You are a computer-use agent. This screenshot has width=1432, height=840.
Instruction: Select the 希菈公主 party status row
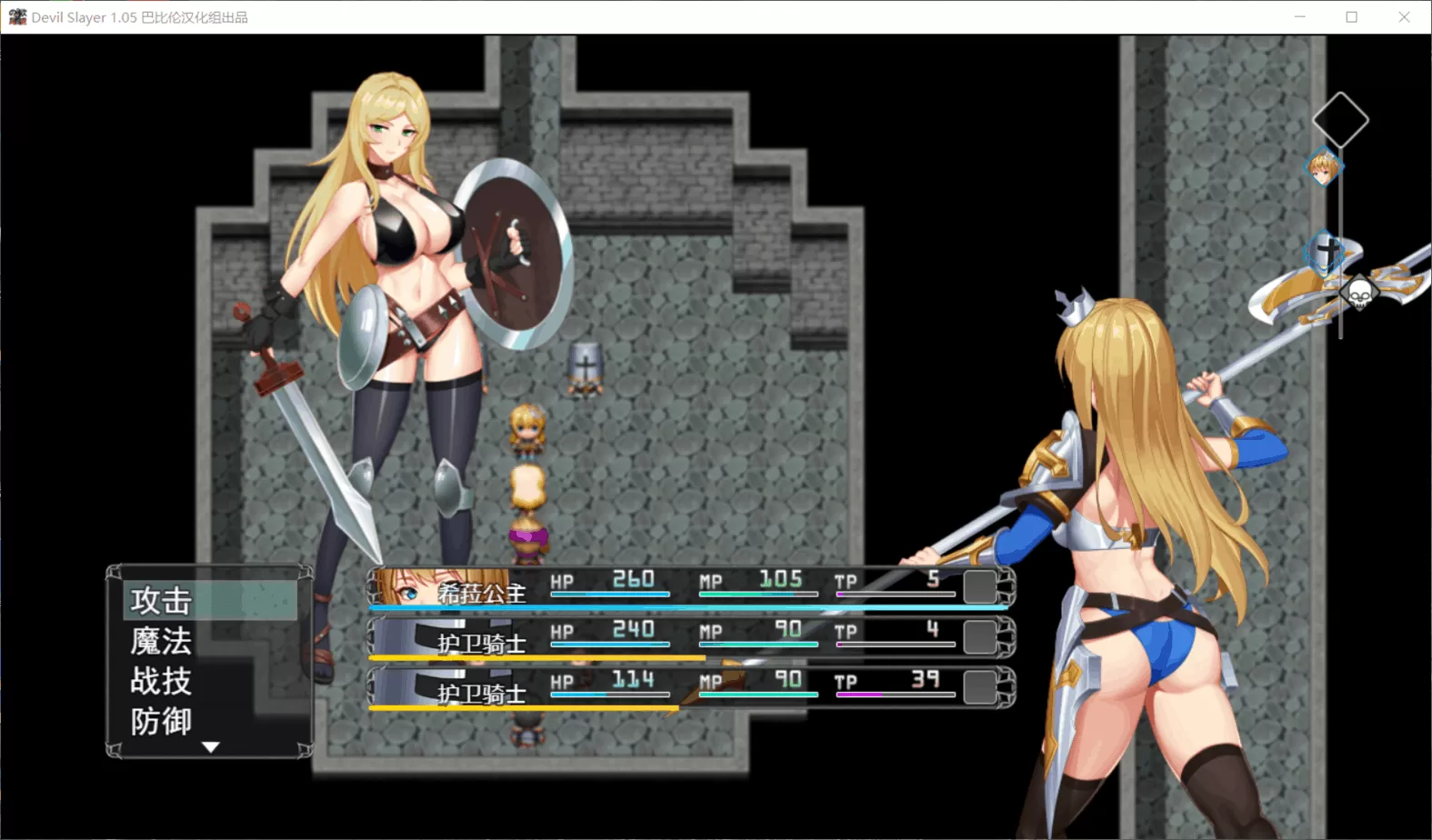pyautogui.click(x=691, y=587)
